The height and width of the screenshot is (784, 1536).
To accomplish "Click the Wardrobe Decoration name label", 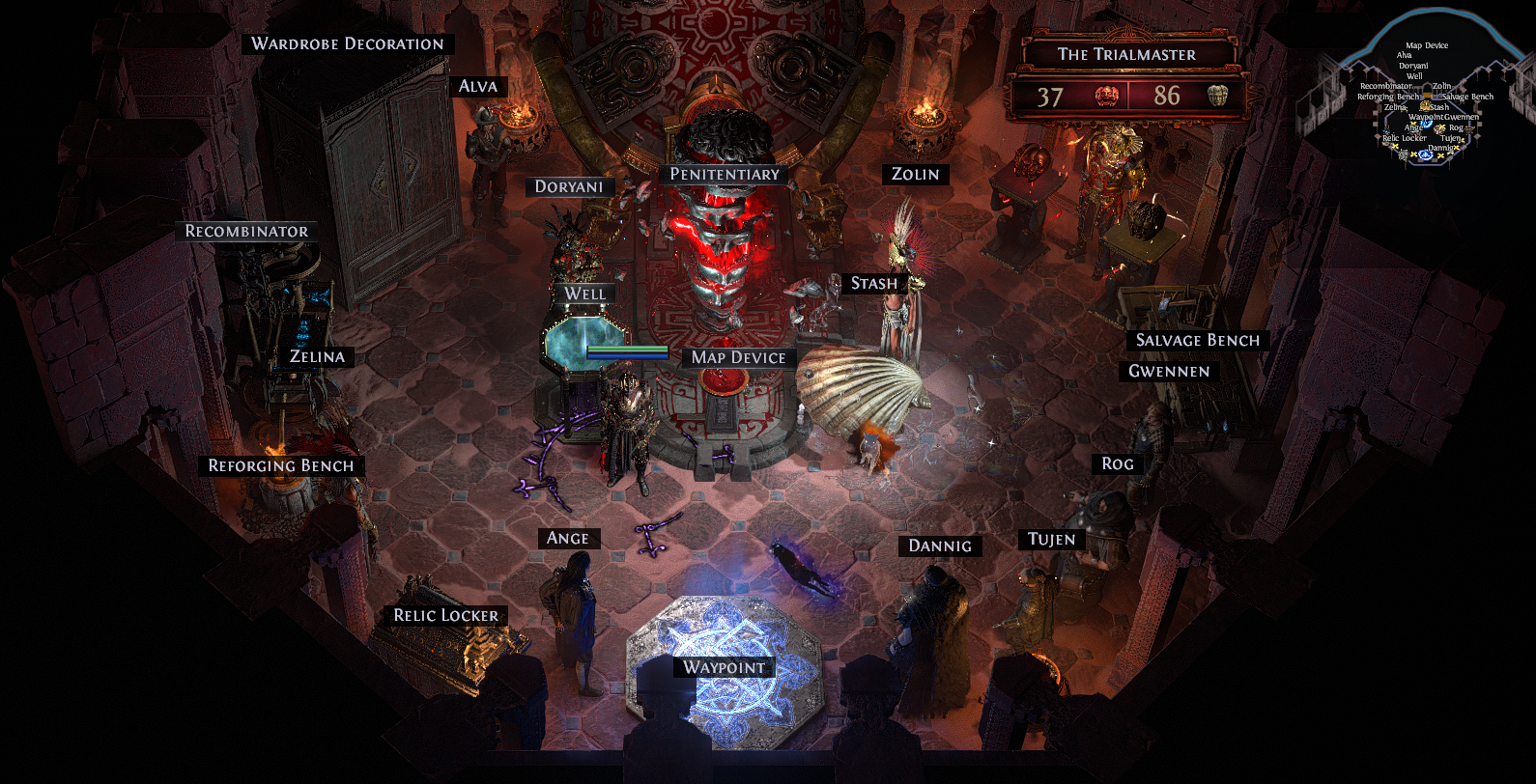I will (x=348, y=43).
